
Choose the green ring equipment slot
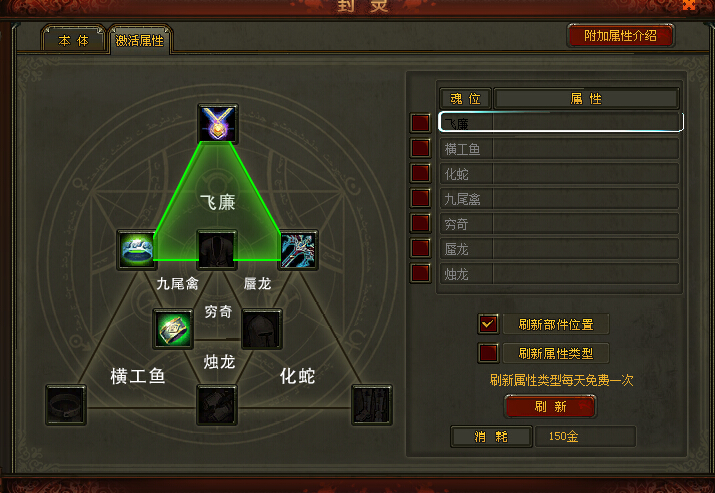point(136,250)
